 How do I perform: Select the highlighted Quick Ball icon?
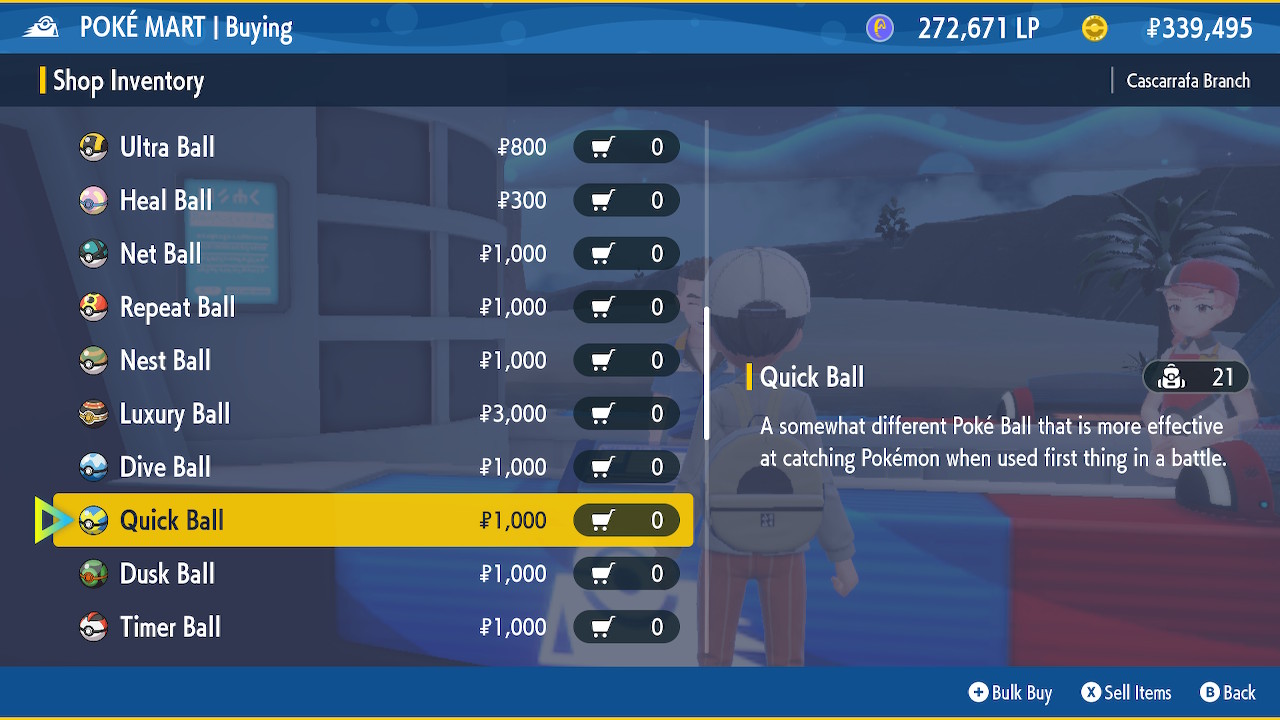pos(92,520)
